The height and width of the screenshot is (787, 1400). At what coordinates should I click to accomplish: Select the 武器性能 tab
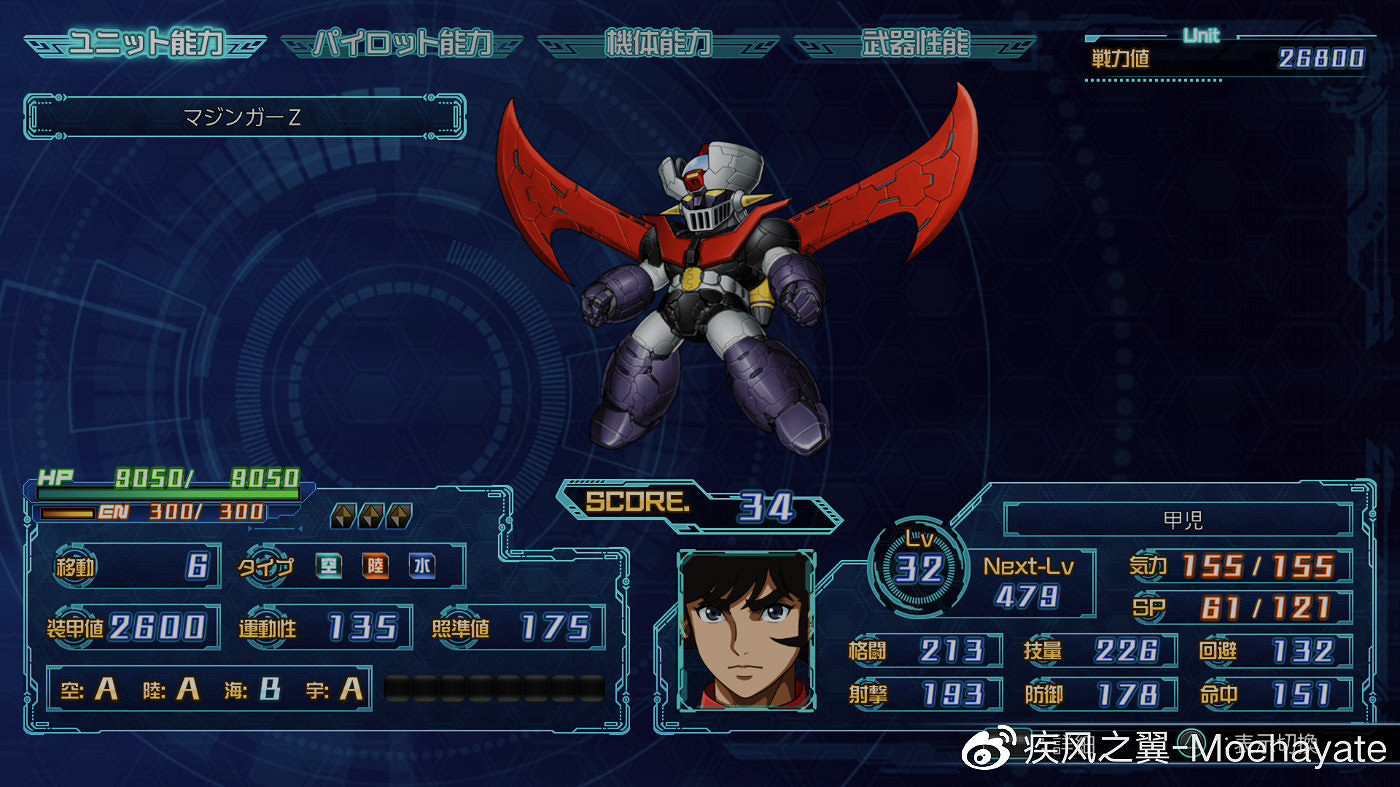pos(914,44)
